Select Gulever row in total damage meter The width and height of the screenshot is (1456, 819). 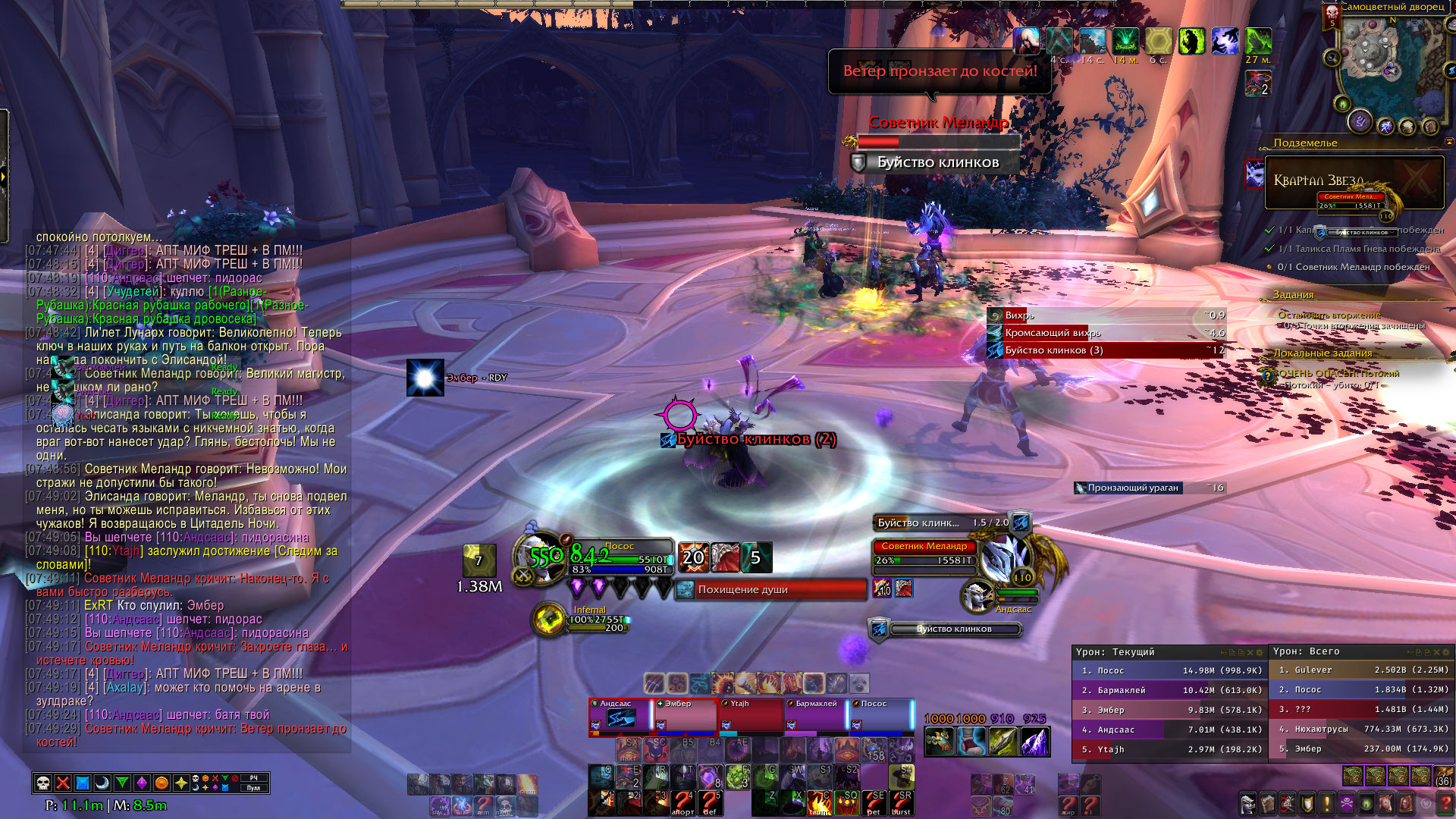[1363, 670]
